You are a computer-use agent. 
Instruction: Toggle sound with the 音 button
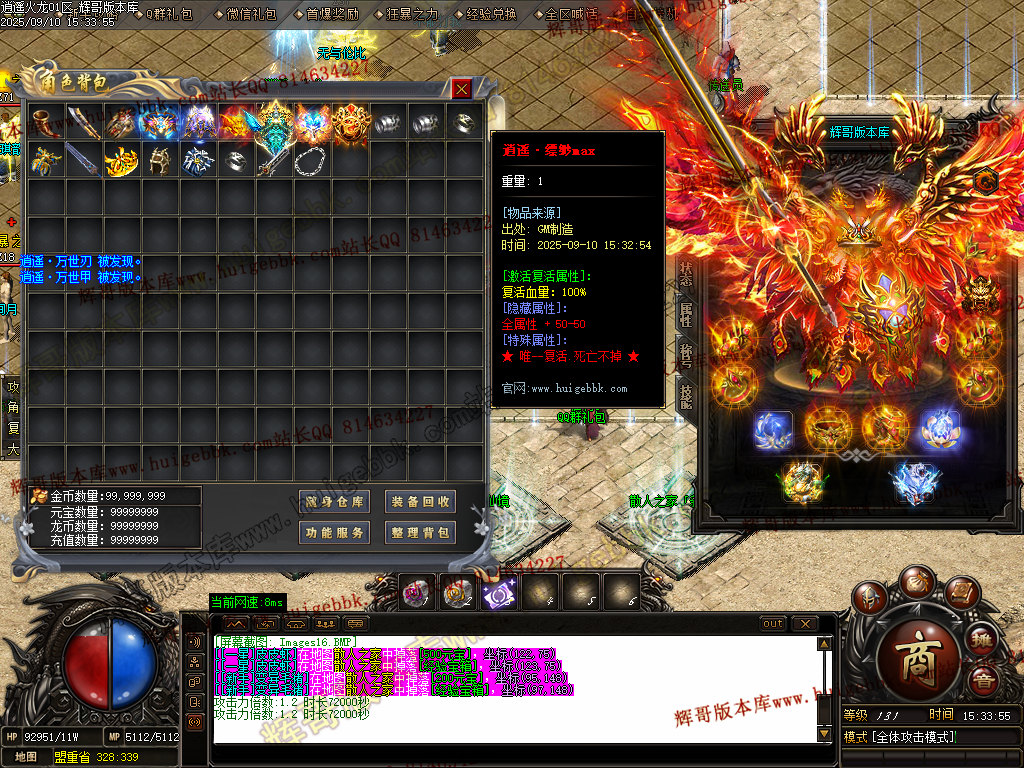[982, 682]
